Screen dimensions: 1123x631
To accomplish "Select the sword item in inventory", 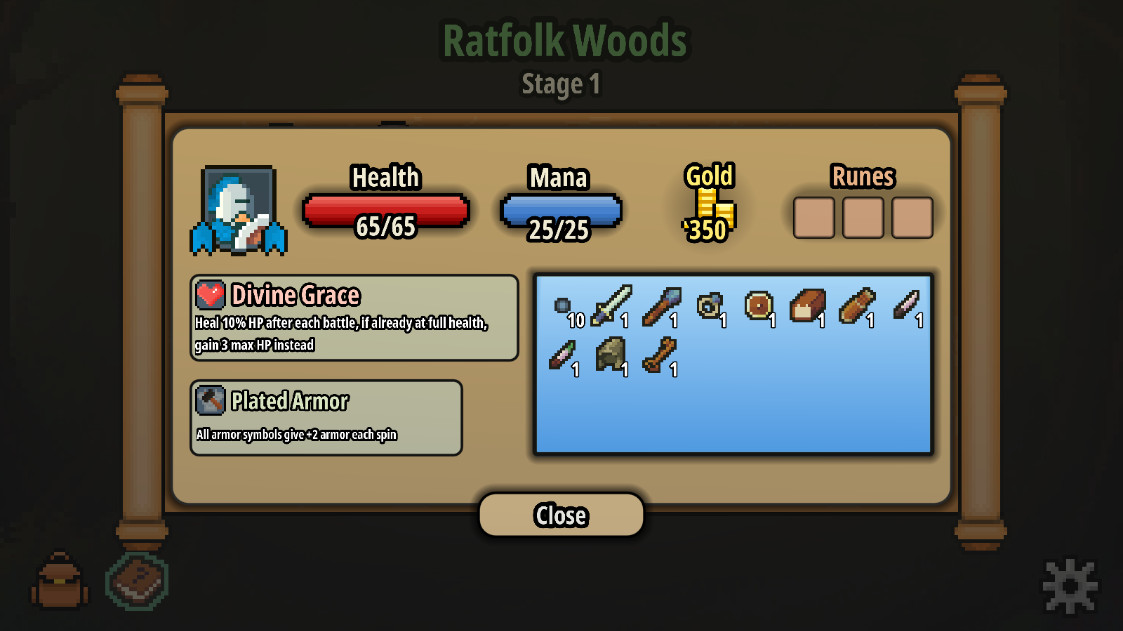I will pos(610,305).
